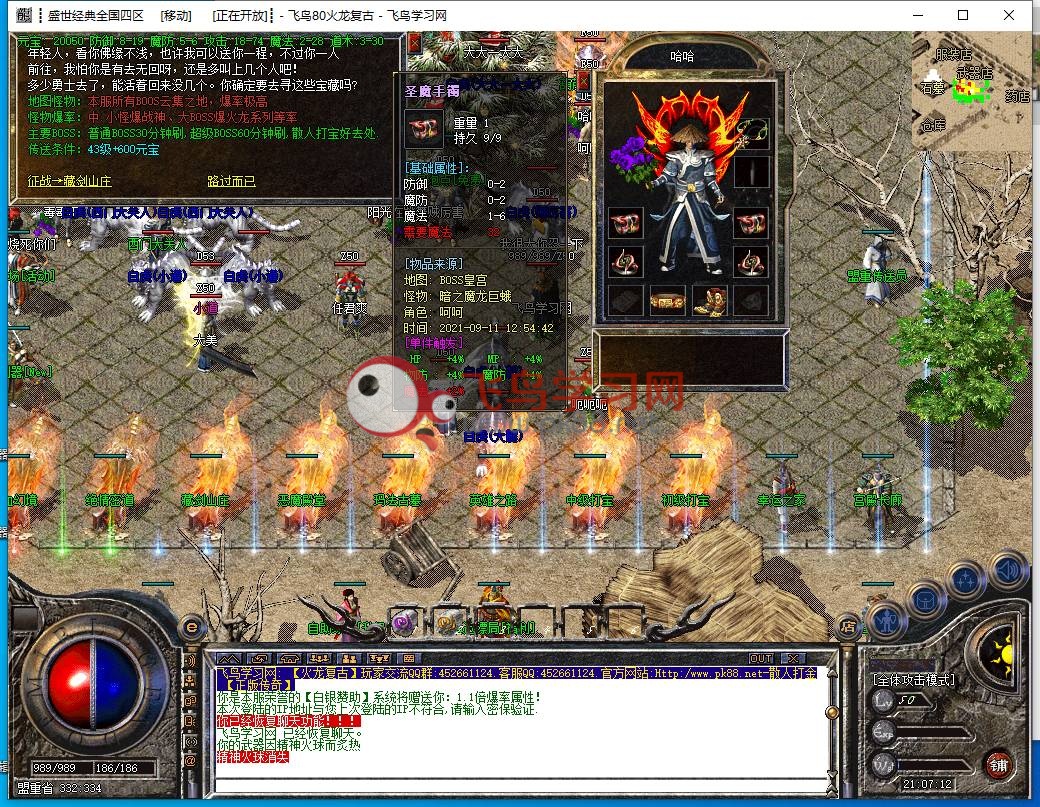Select the equipped belt slot
The height and width of the screenshot is (807, 1040).
coord(667,300)
